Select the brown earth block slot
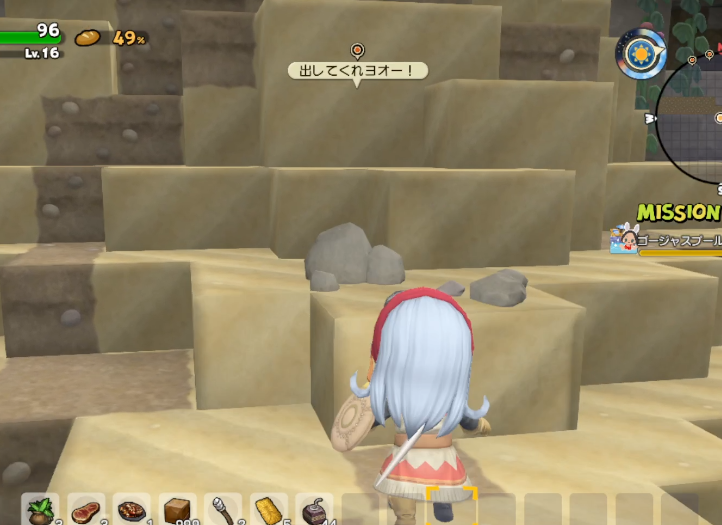Viewport: 722px width, 525px height. [x=178, y=510]
